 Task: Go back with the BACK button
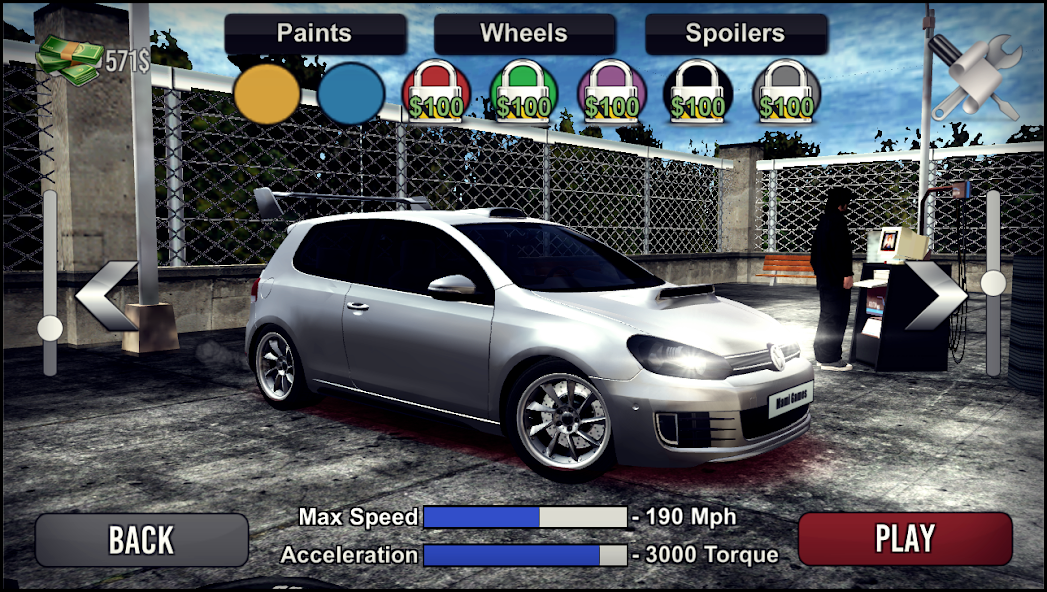tap(141, 540)
